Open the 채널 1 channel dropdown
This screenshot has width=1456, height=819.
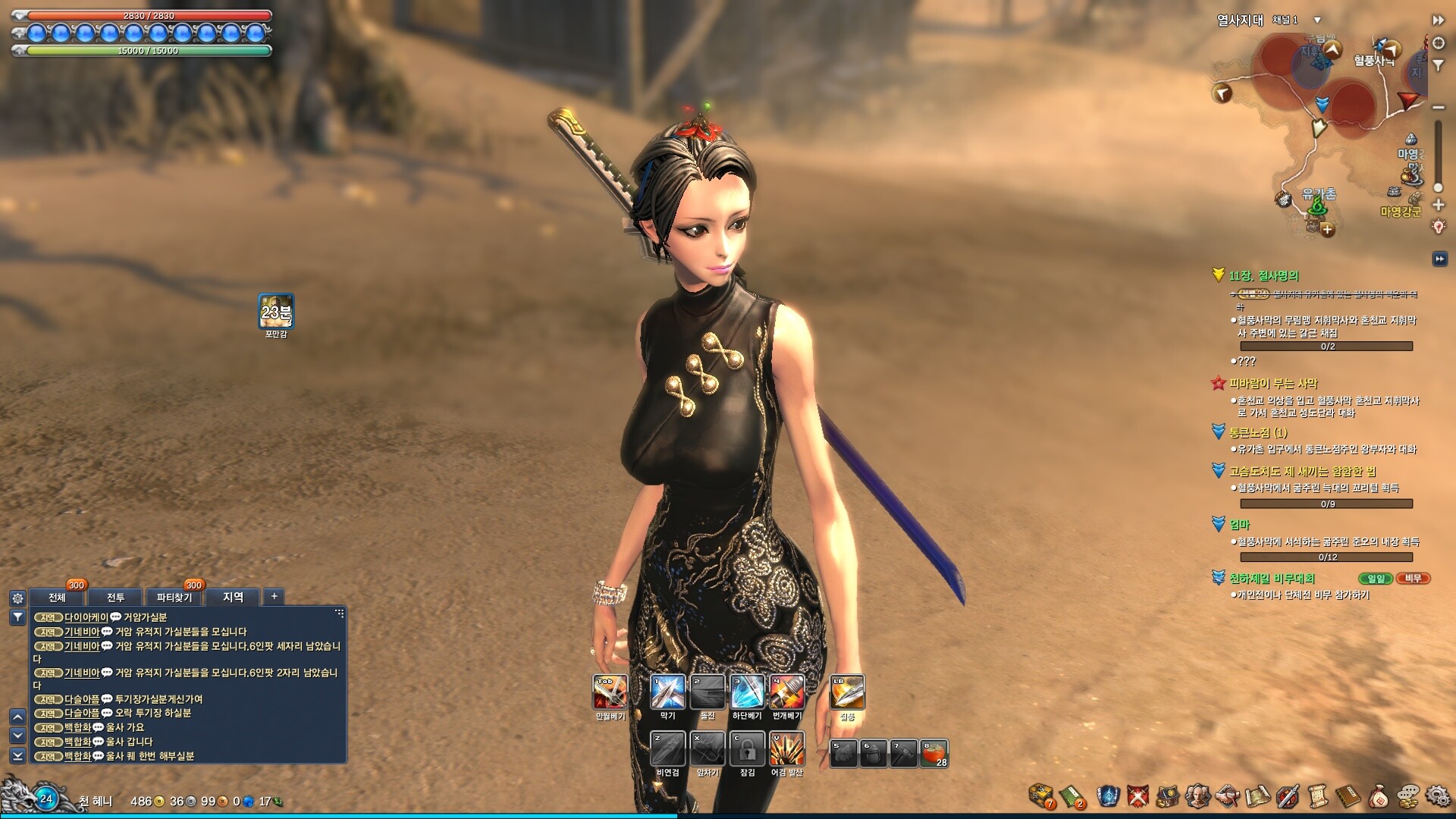1317,20
